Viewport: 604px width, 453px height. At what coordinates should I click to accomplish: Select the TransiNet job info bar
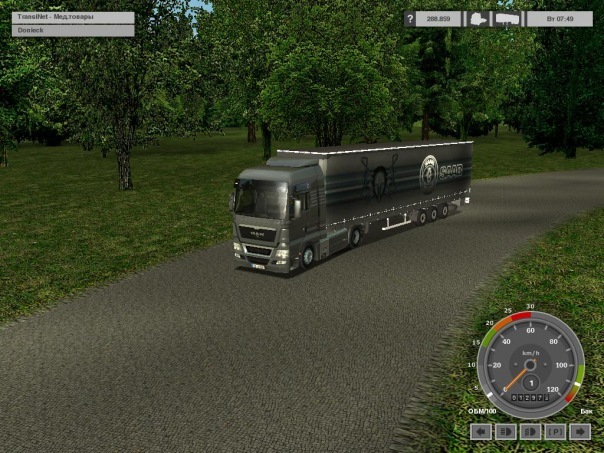73,18
